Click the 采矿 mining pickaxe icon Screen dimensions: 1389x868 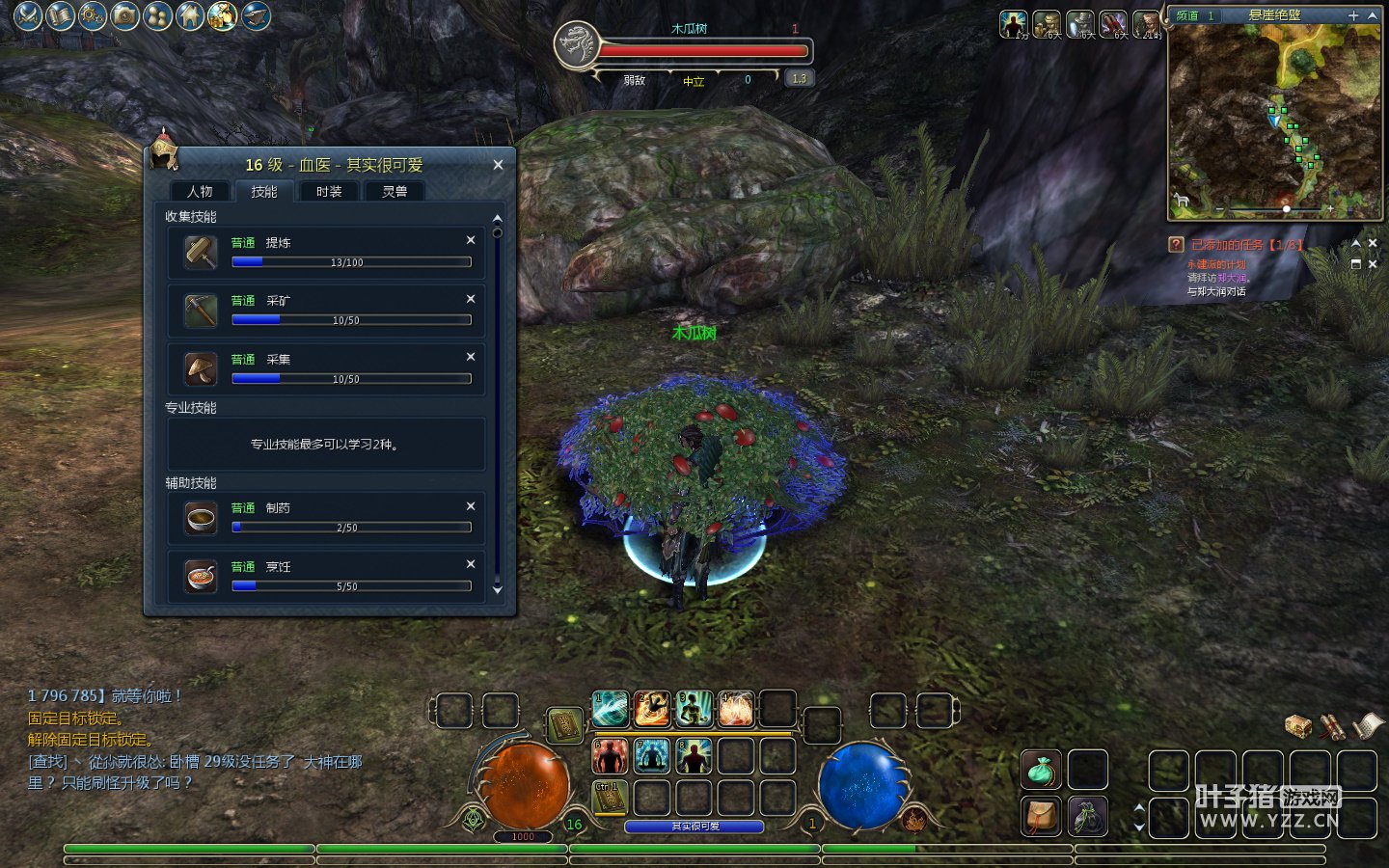click(x=201, y=310)
